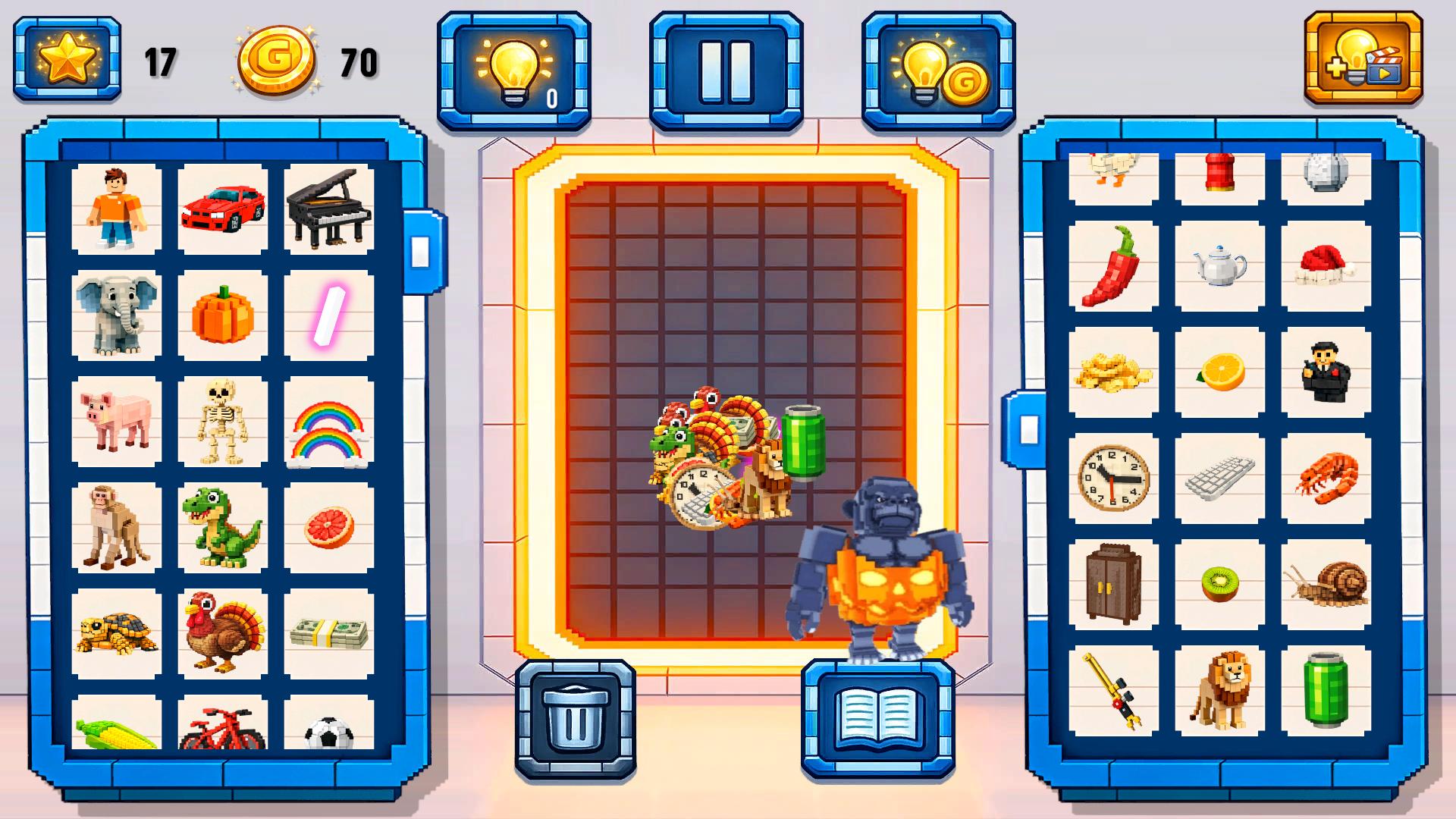The image size is (1456, 819).
Task: Click the star score counter icon
Action: 67,57
